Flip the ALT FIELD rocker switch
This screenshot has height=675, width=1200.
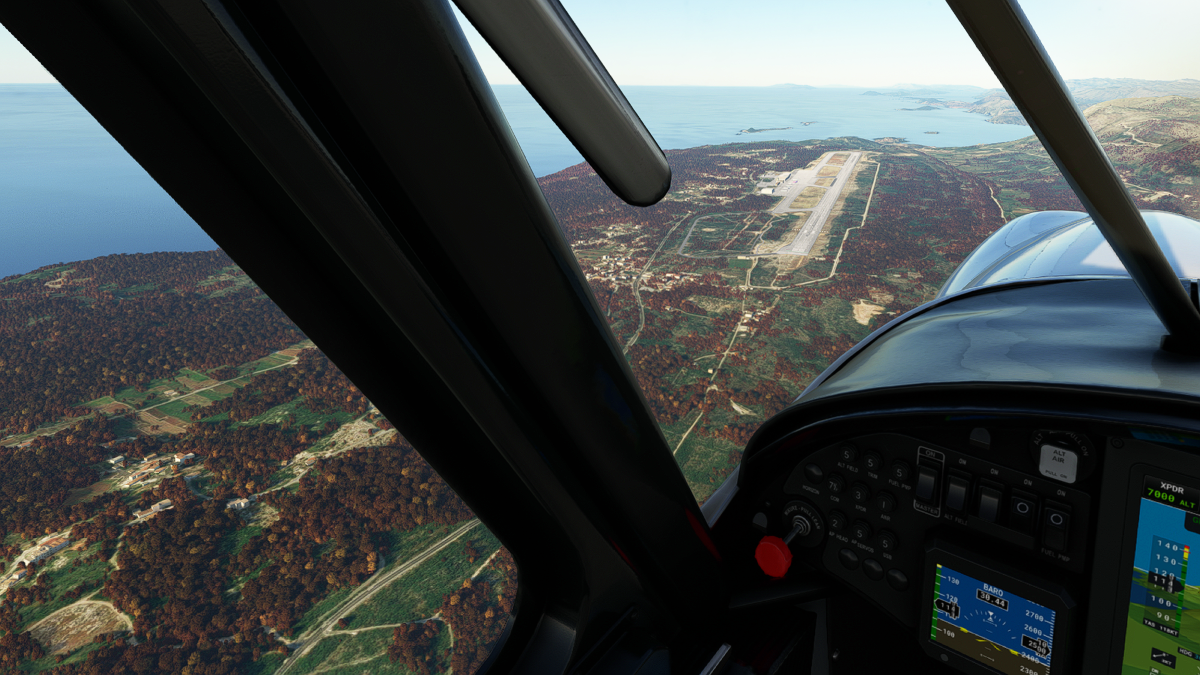(957, 493)
